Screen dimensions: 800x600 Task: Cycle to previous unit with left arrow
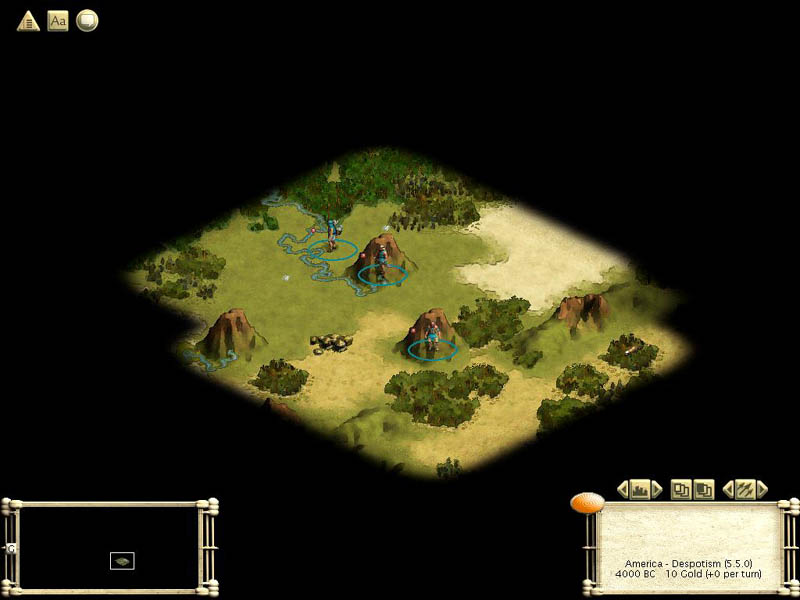(728, 489)
